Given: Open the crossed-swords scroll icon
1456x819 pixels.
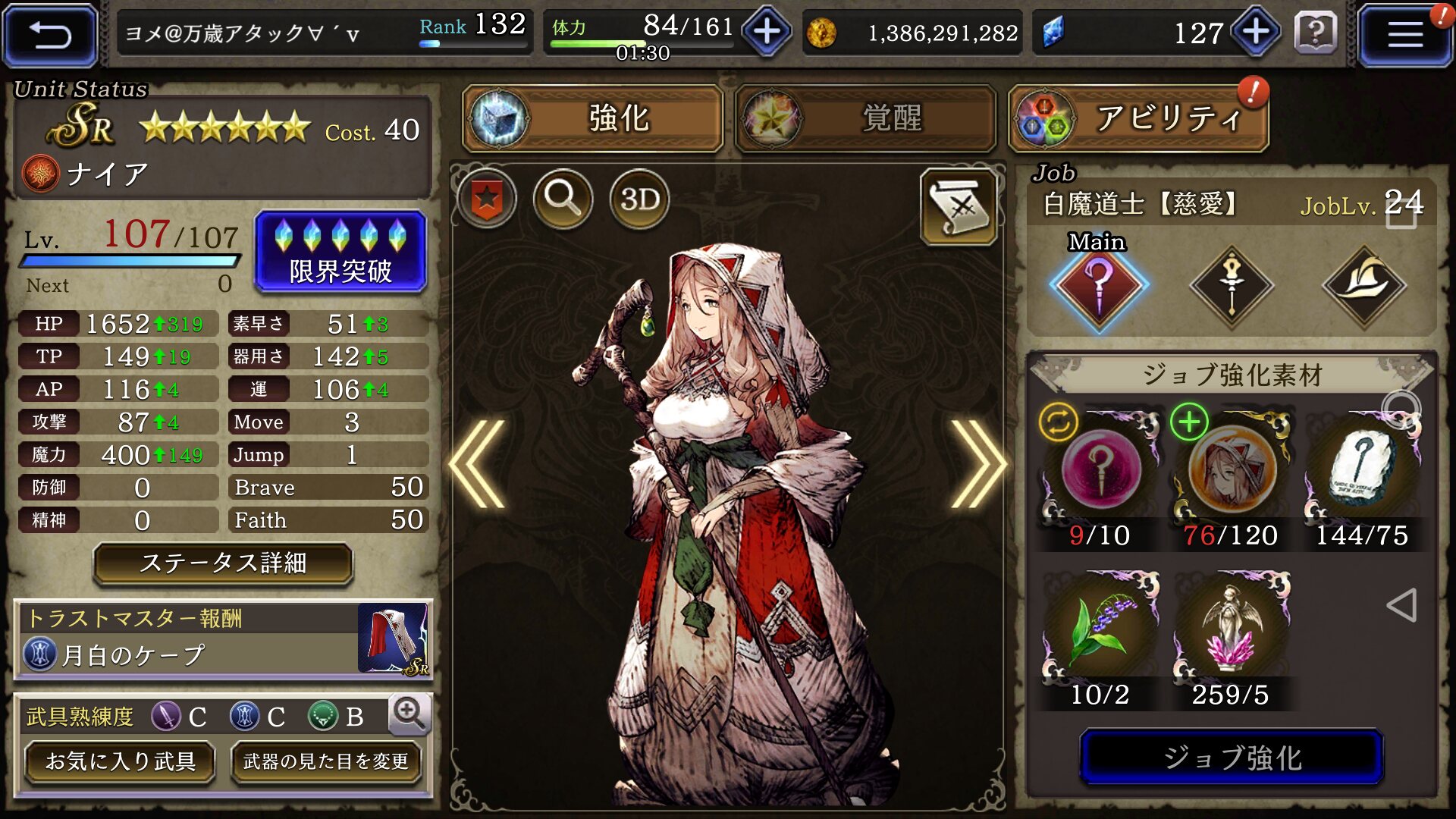Looking at the screenshot, I should pos(959,206).
